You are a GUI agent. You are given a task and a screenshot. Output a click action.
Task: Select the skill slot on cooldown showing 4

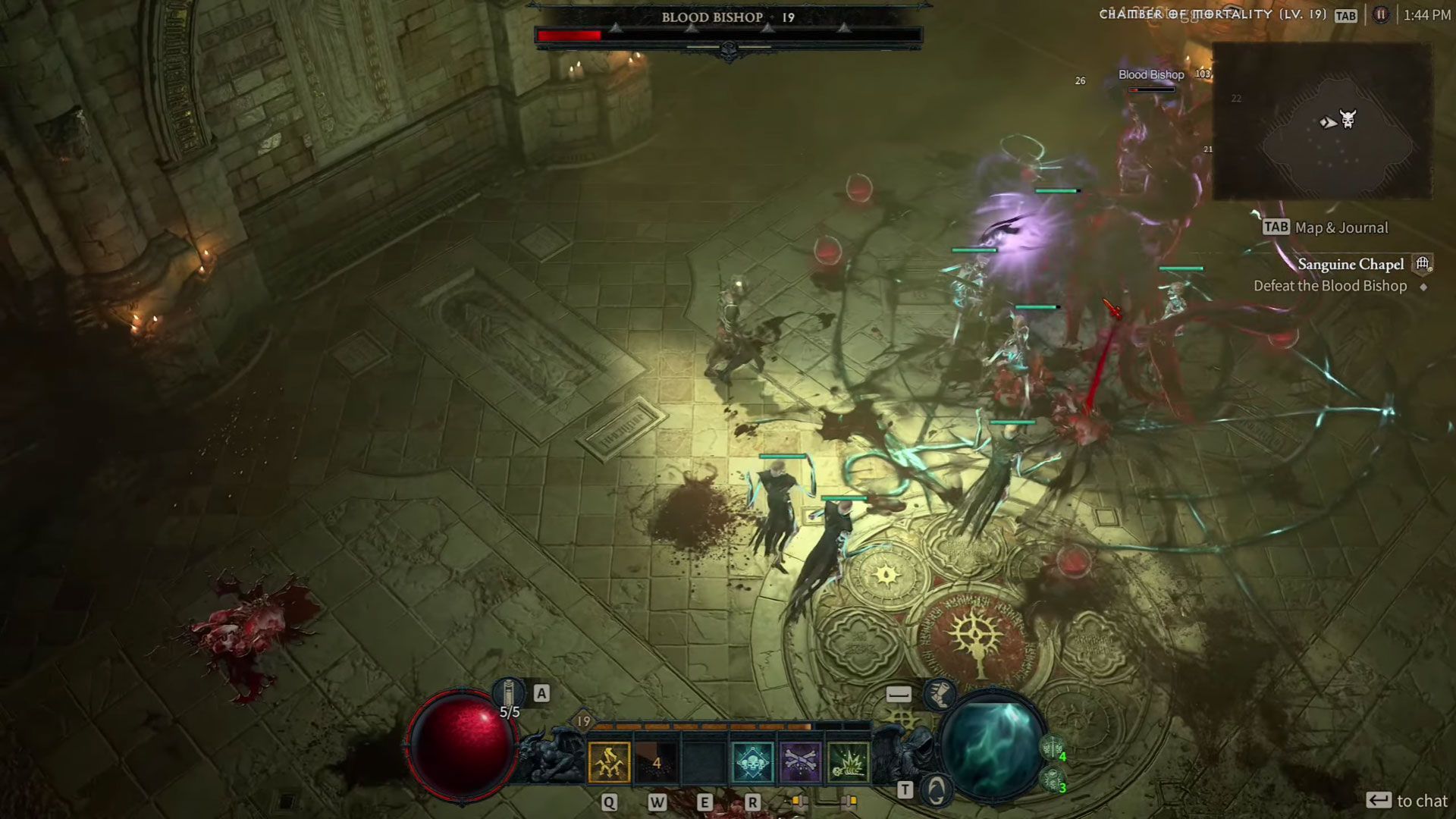656,762
